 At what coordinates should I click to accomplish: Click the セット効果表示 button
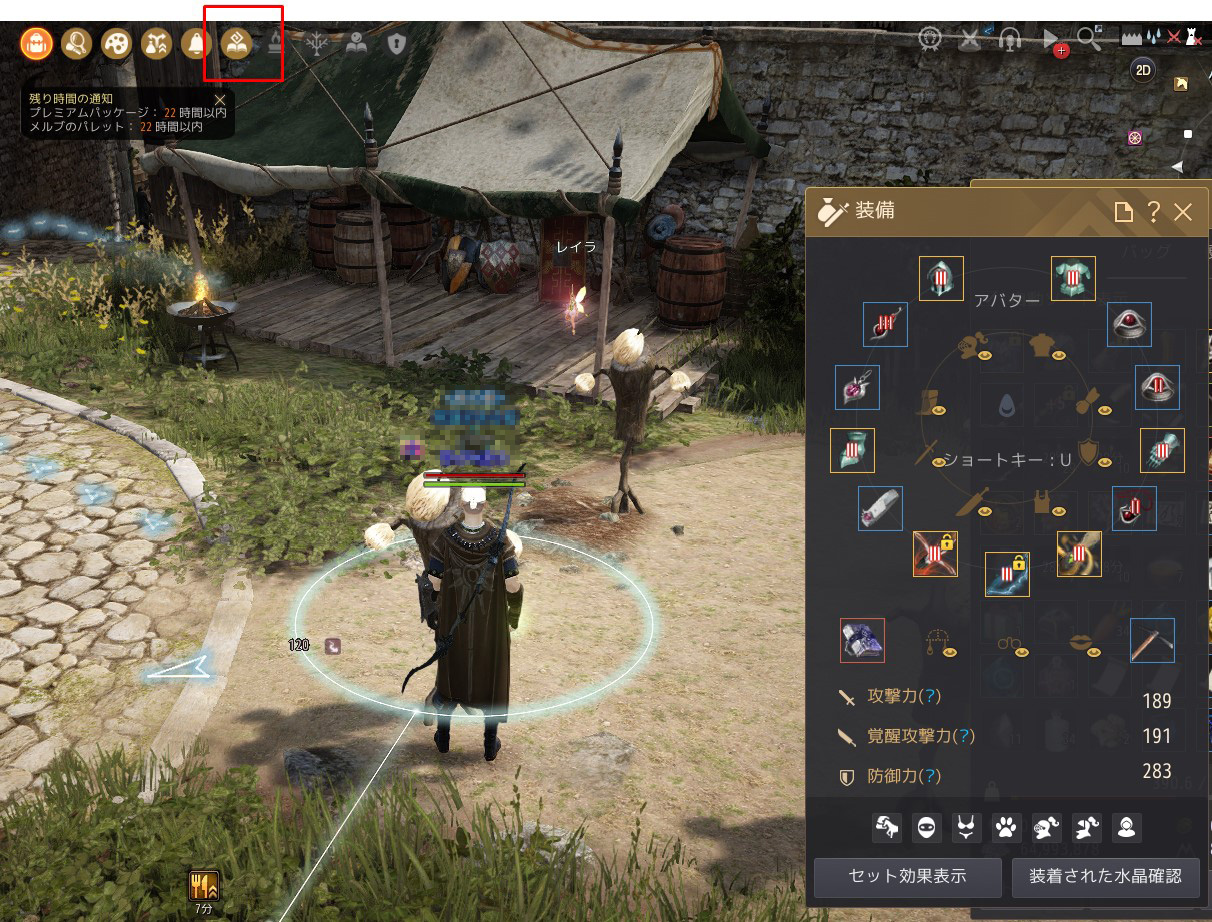pyautogui.click(x=907, y=876)
